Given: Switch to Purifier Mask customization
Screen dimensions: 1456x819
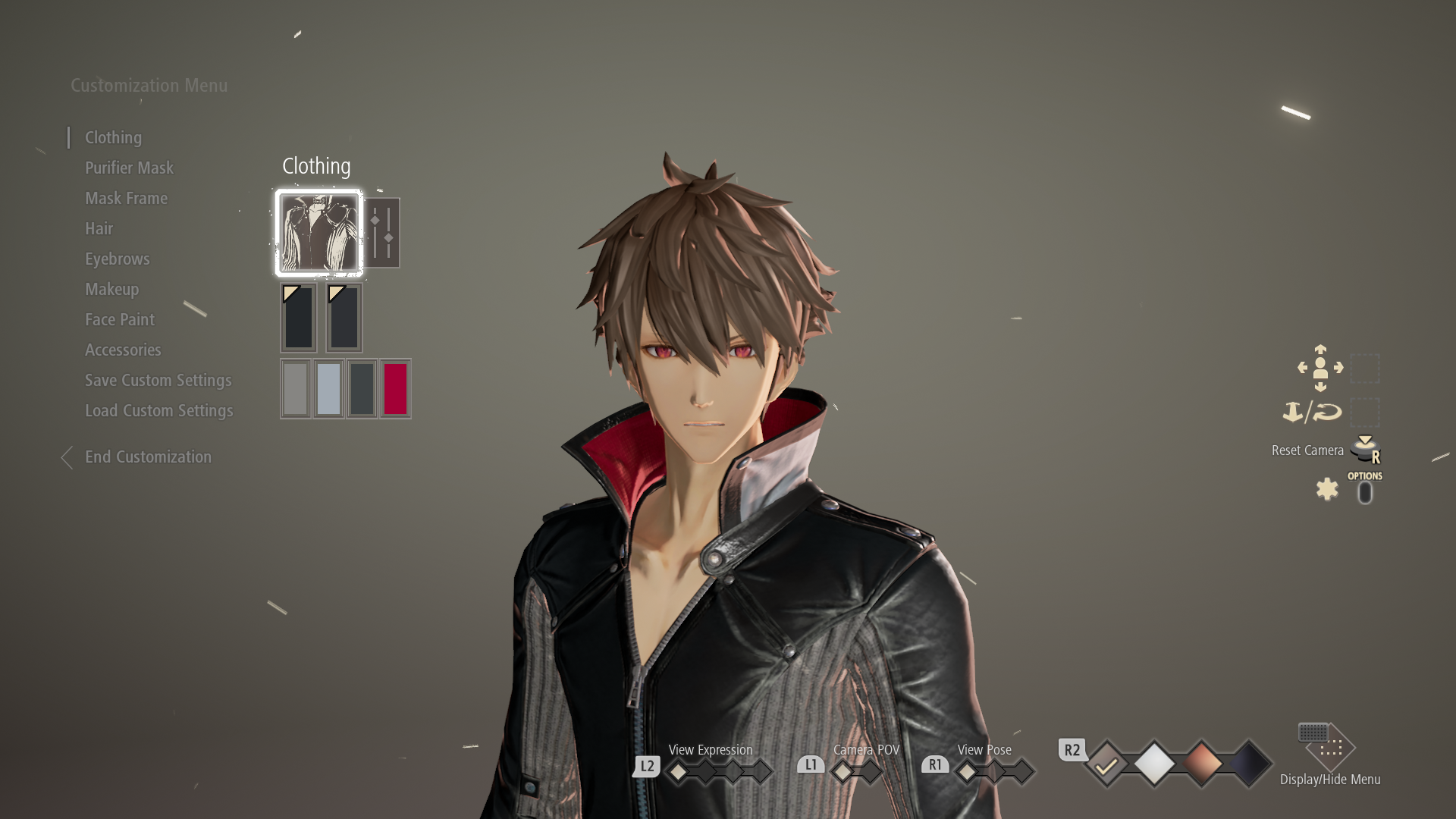Looking at the screenshot, I should click(129, 168).
